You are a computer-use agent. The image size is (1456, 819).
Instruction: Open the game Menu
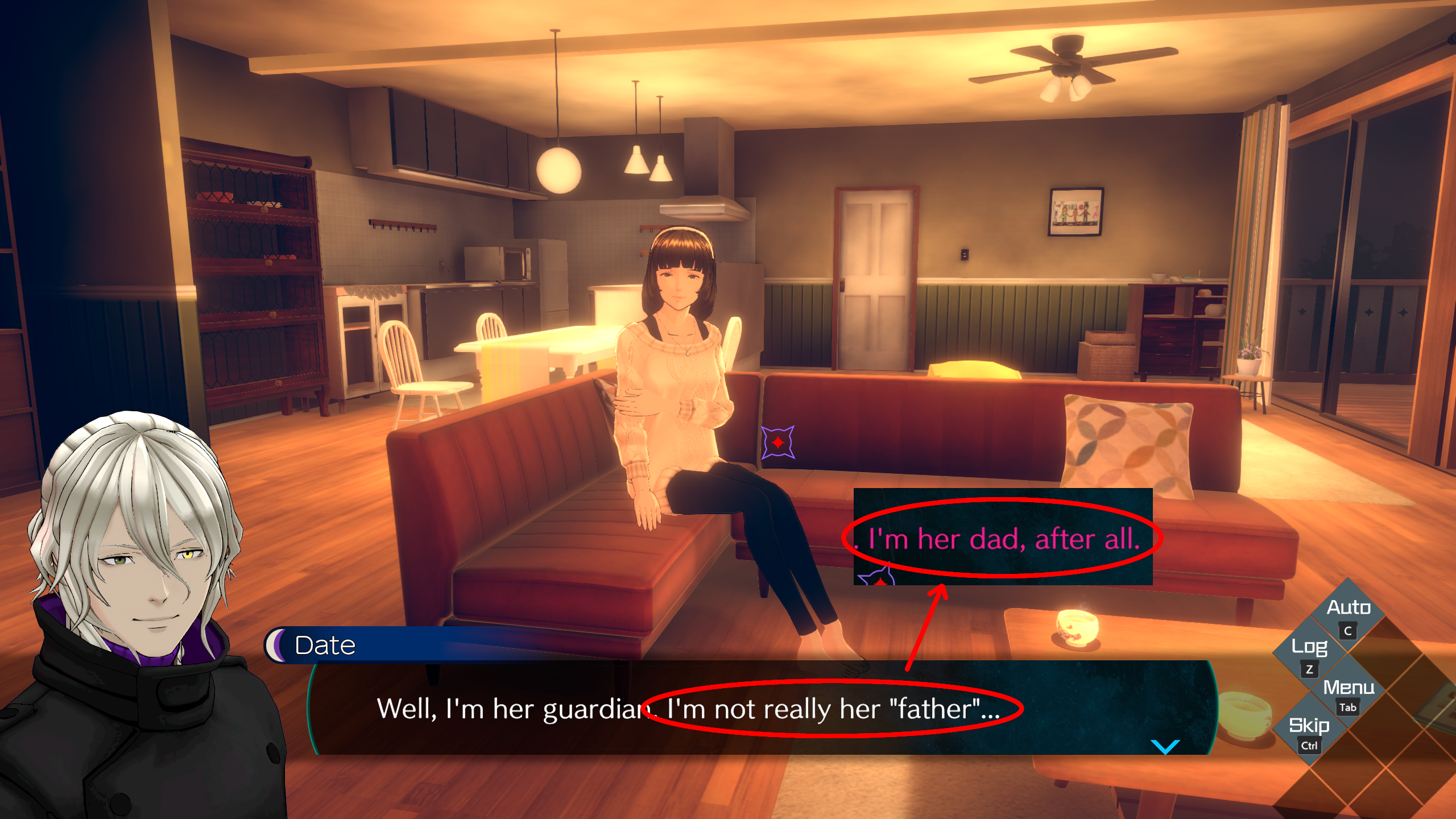tap(1348, 688)
